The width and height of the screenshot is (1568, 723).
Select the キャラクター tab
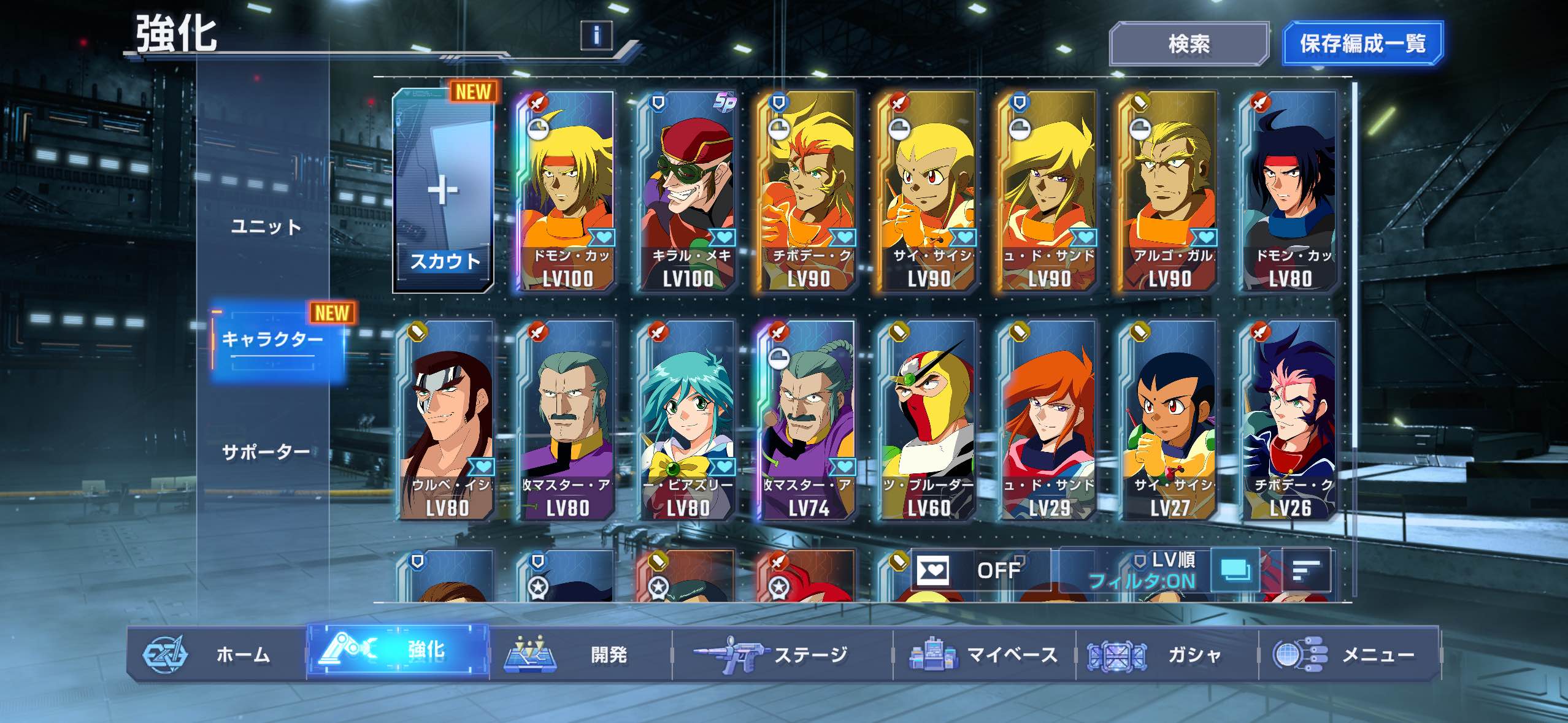(273, 339)
